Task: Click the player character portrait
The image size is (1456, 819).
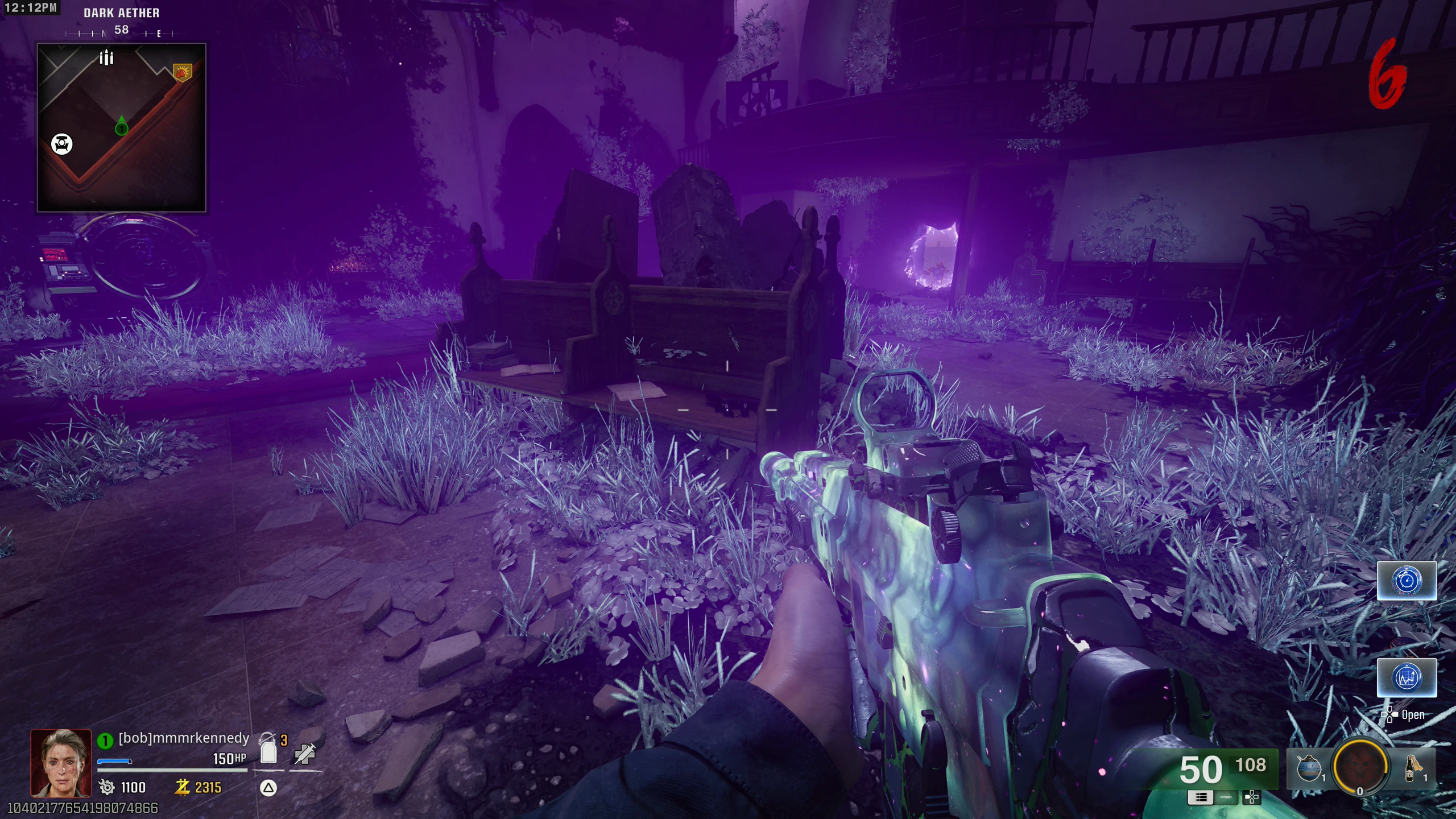Action: click(61, 763)
